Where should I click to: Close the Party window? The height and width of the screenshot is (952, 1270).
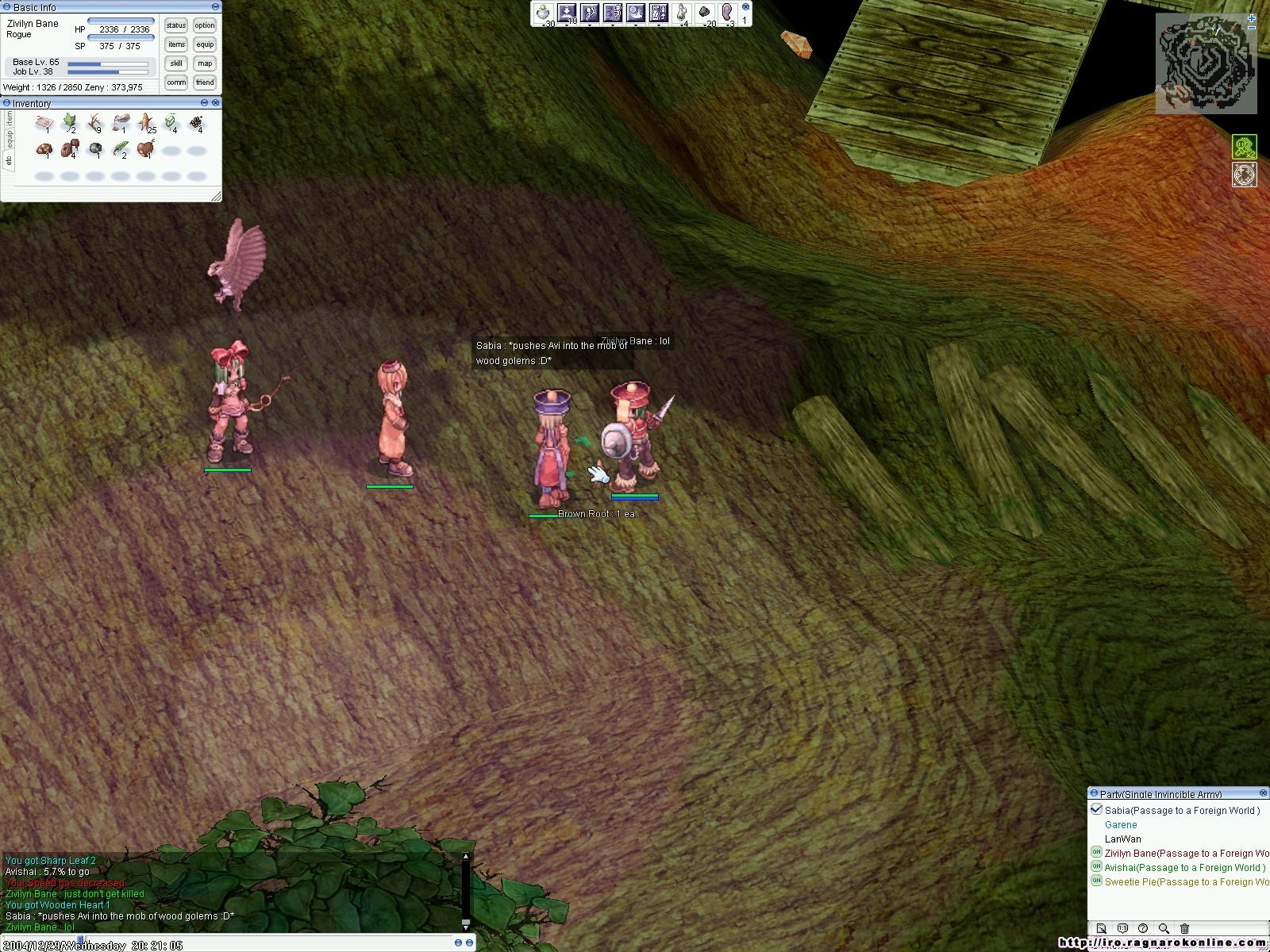pyautogui.click(x=1264, y=793)
